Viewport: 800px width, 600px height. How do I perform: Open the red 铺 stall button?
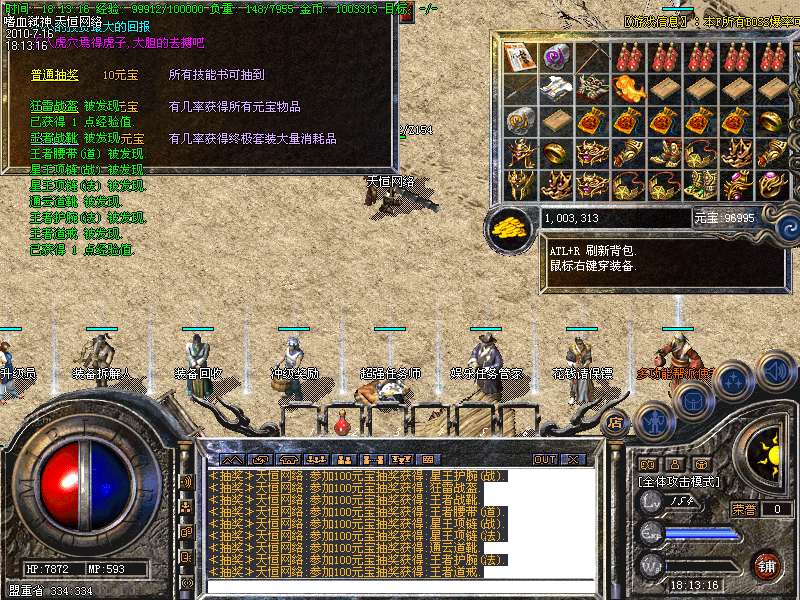(766, 565)
